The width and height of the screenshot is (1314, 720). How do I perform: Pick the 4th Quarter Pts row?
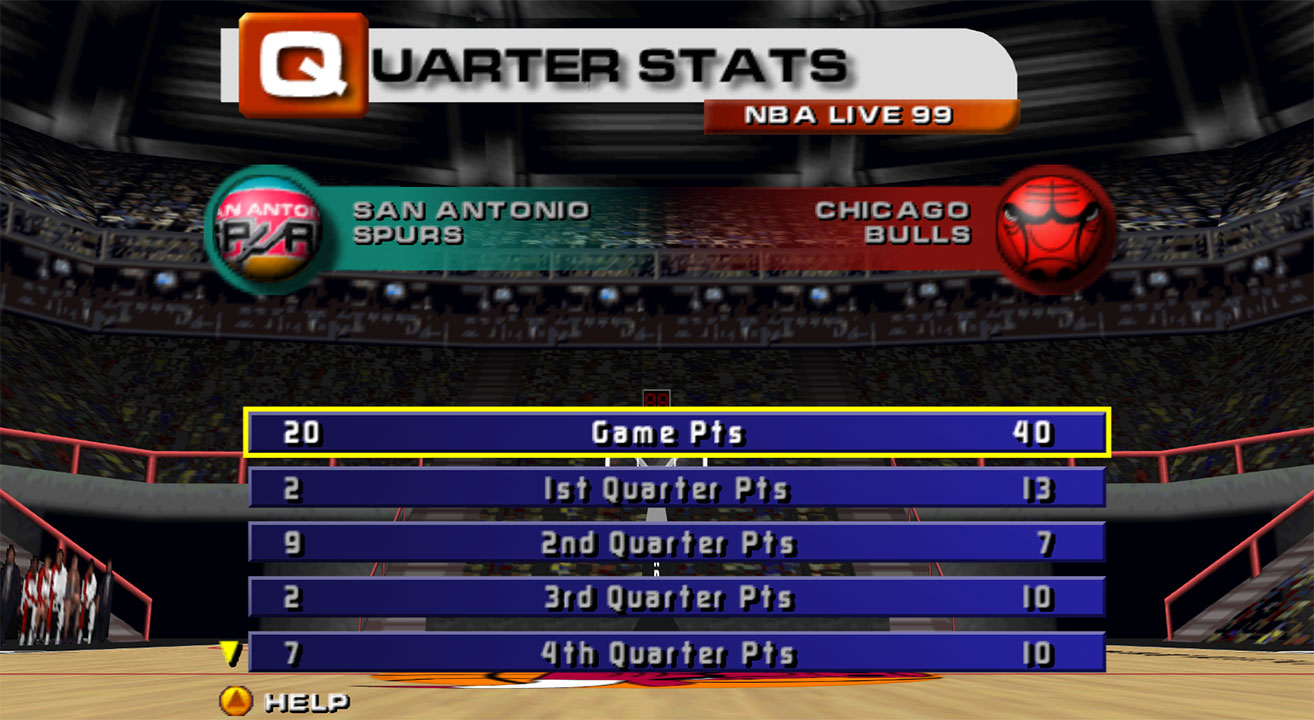click(676, 653)
